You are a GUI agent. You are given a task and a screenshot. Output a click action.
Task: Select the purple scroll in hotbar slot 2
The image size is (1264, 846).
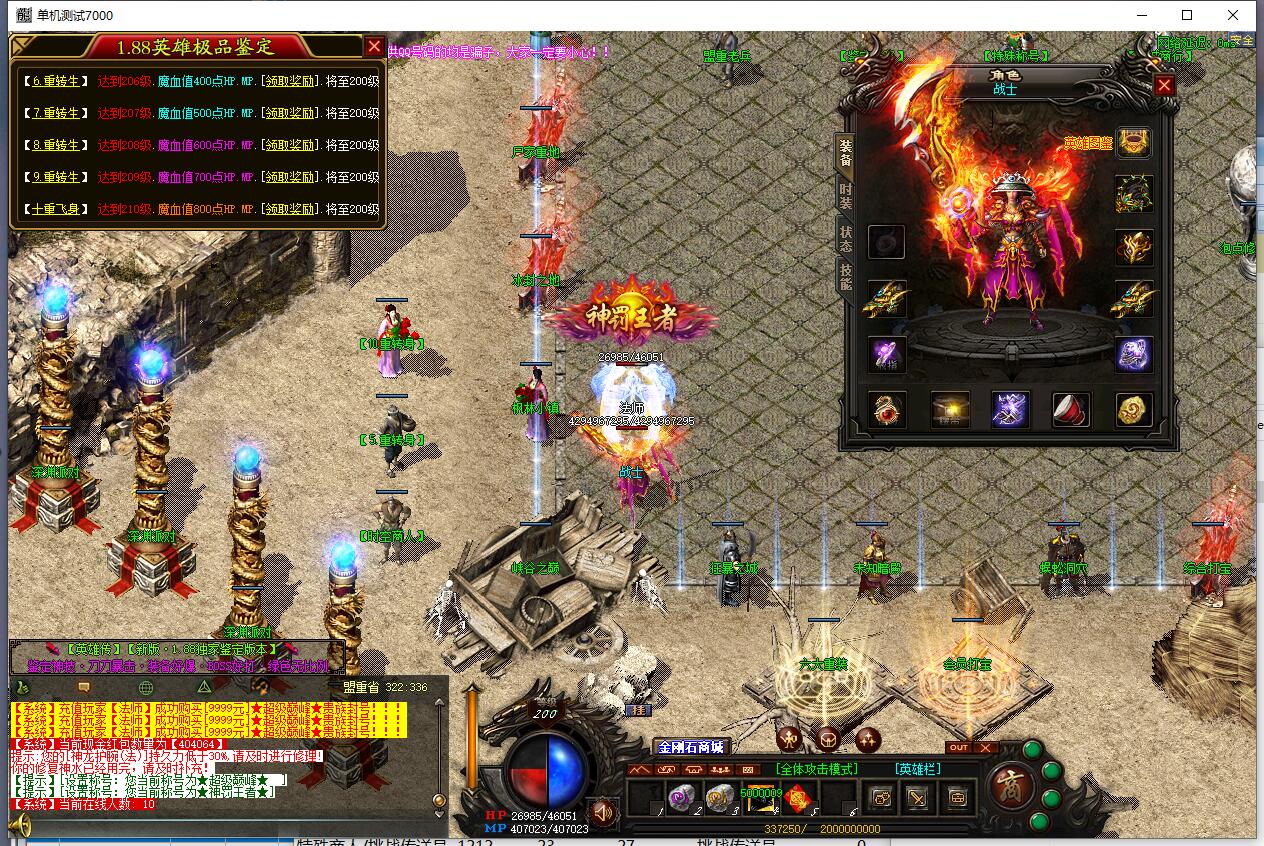(680, 798)
